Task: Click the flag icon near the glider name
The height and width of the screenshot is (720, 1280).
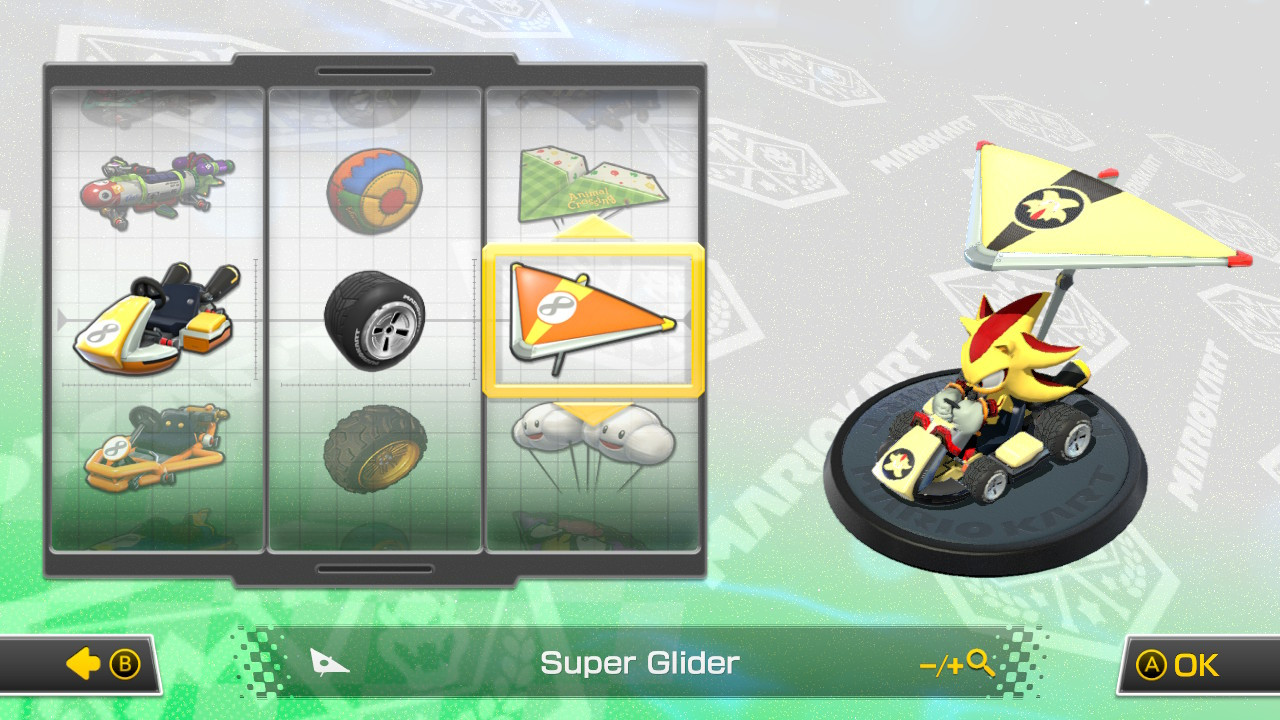Action: pyautogui.click(x=332, y=662)
